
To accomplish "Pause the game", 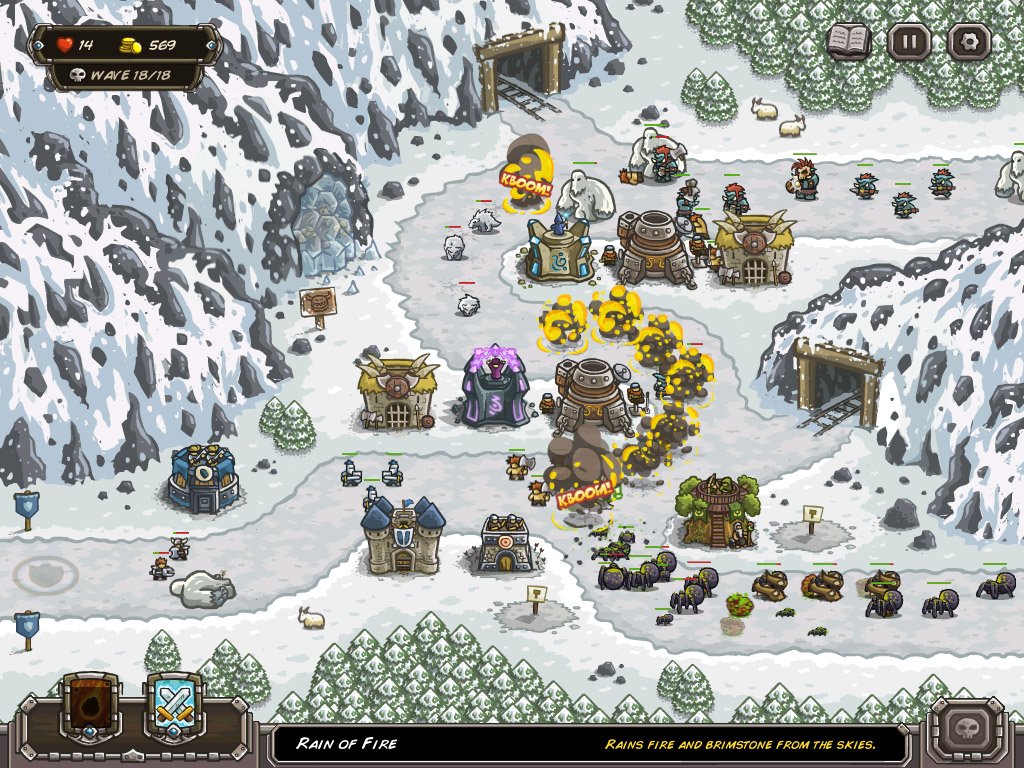I will [909, 42].
